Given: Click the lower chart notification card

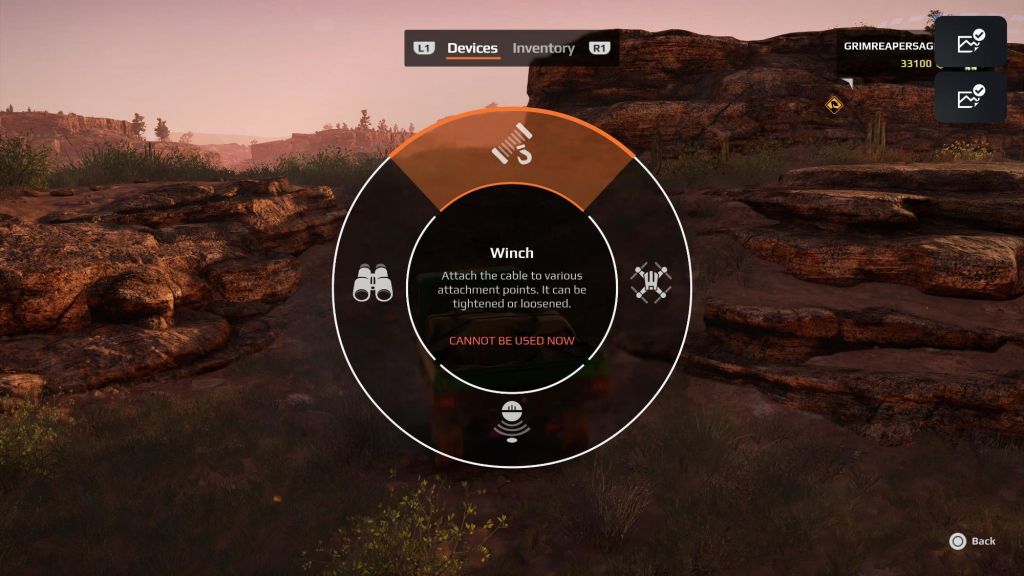Looking at the screenshot, I should 970,97.
